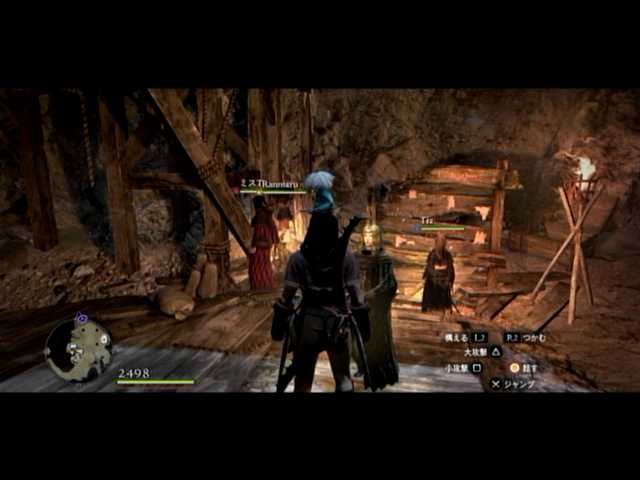The height and width of the screenshot is (480, 640).
Task: Open the circular minimap
Action: tap(78, 347)
